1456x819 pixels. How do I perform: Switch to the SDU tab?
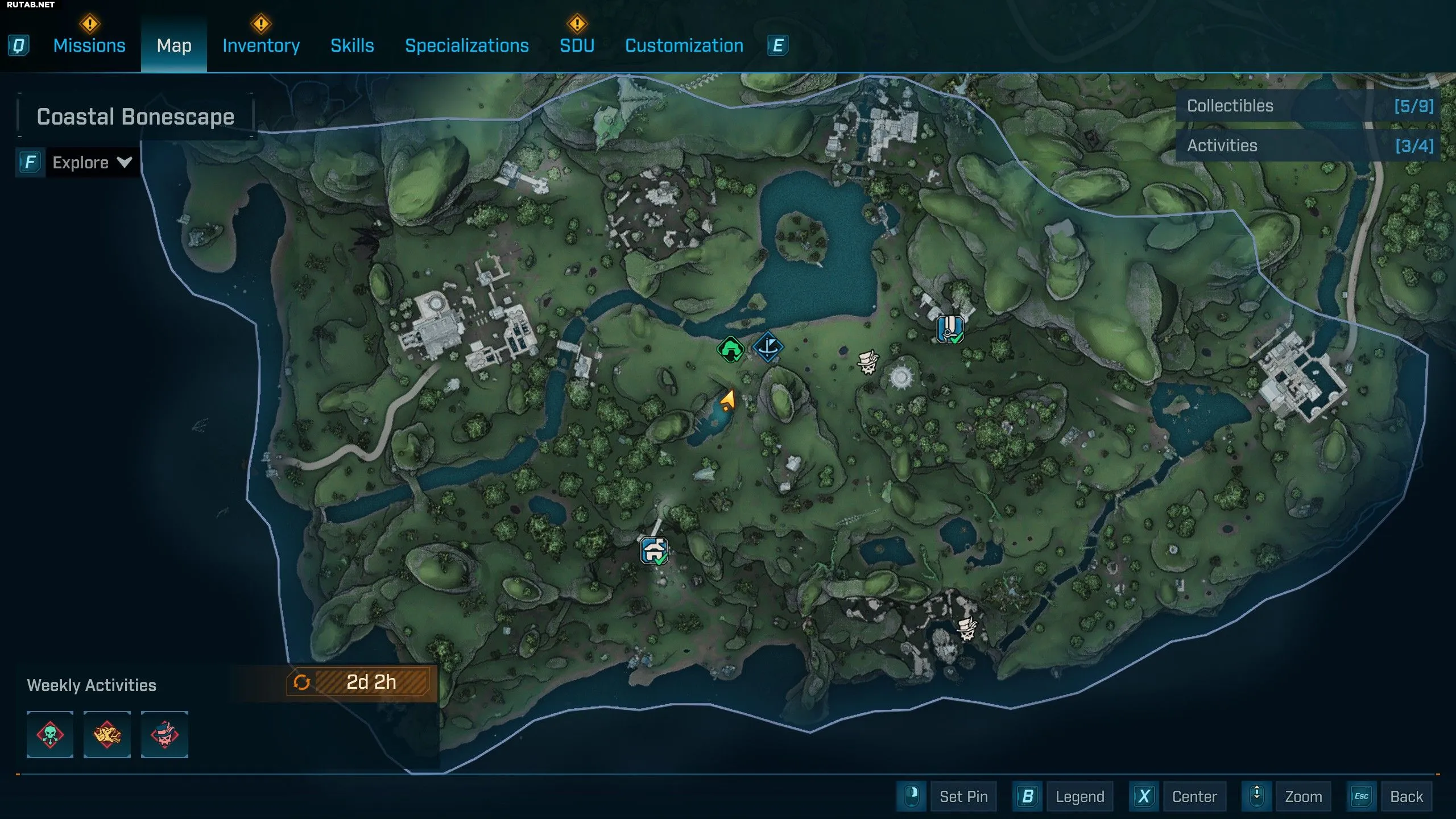pos(577,45)
